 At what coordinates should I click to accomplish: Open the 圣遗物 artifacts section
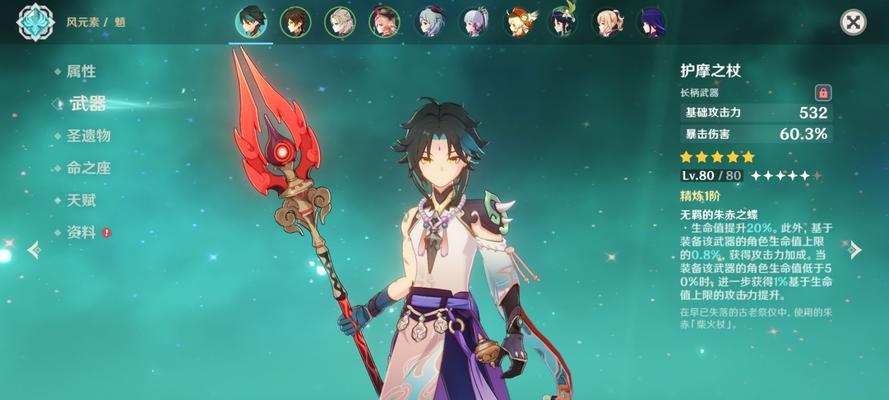[88, 136]
